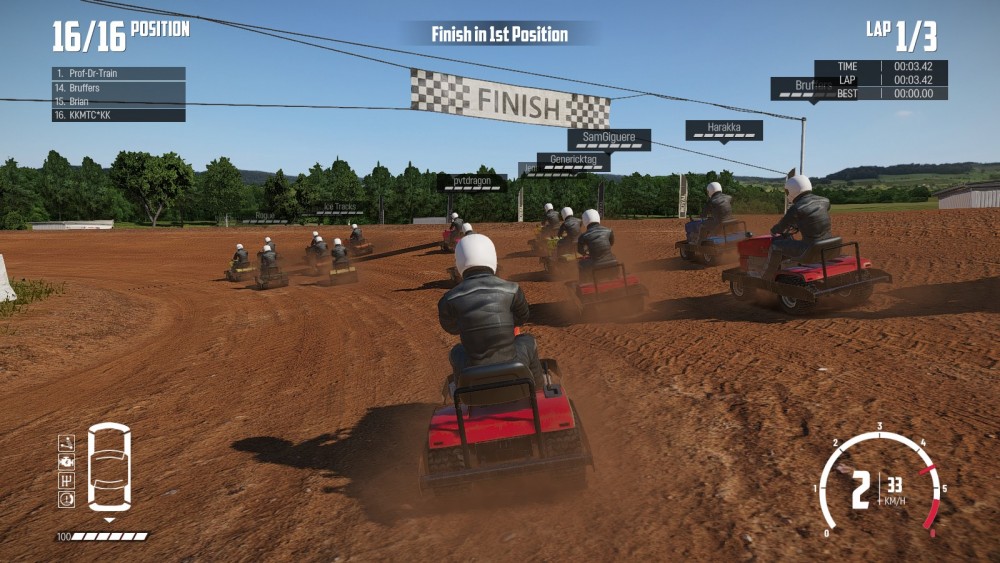Select Prof-Dr-Train in the standings list
Image resolution: width=1000 pixels, height=563 pixels.
coord(118,74)
